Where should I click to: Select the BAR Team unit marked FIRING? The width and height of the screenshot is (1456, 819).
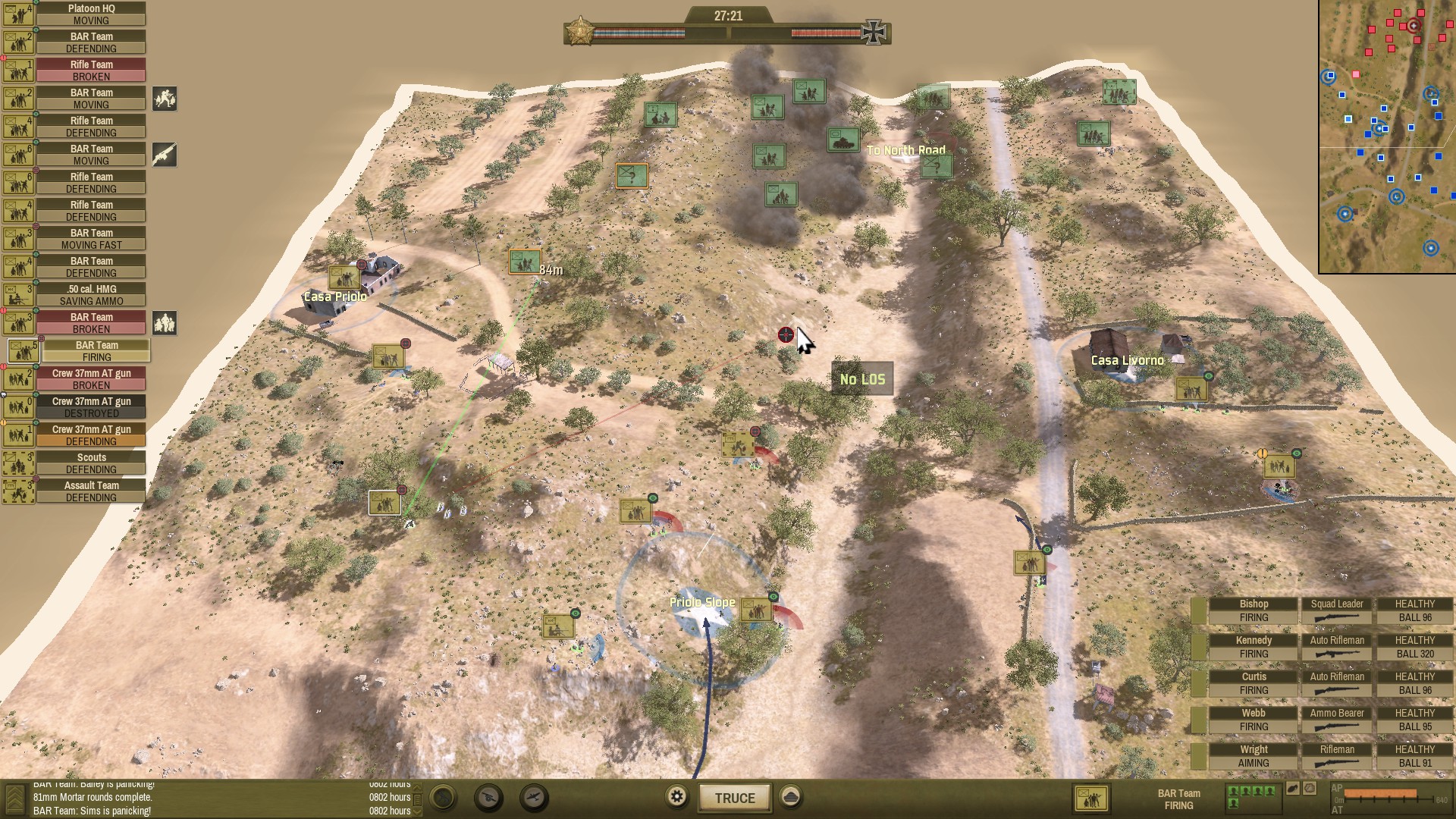click(96, 351)
